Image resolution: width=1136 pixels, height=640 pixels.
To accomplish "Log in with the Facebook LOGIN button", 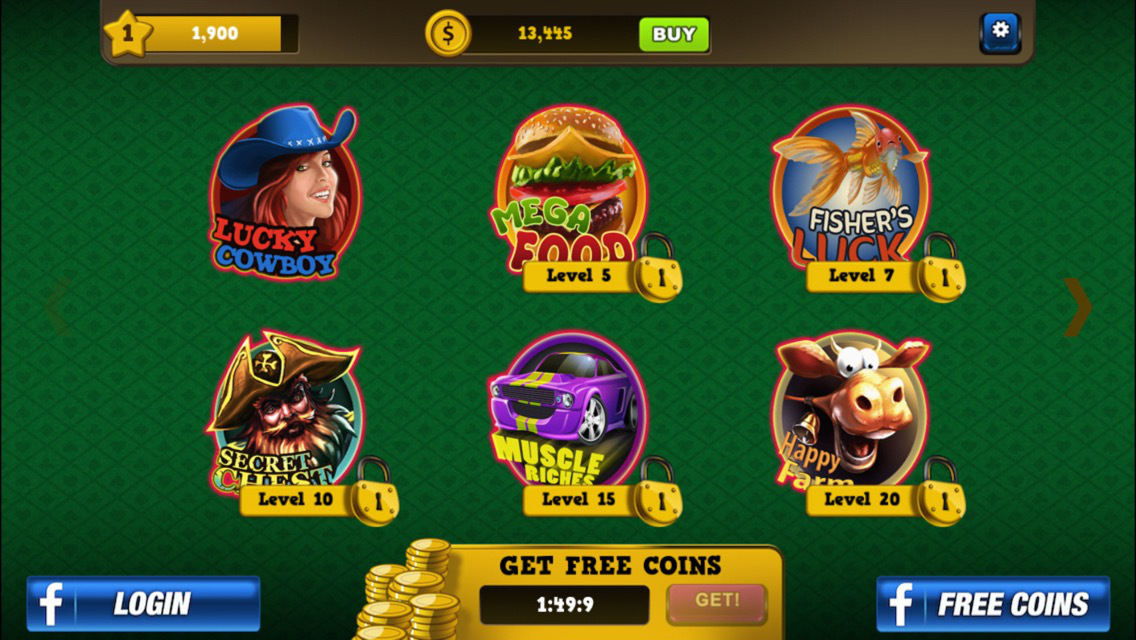I will point(143,603).
